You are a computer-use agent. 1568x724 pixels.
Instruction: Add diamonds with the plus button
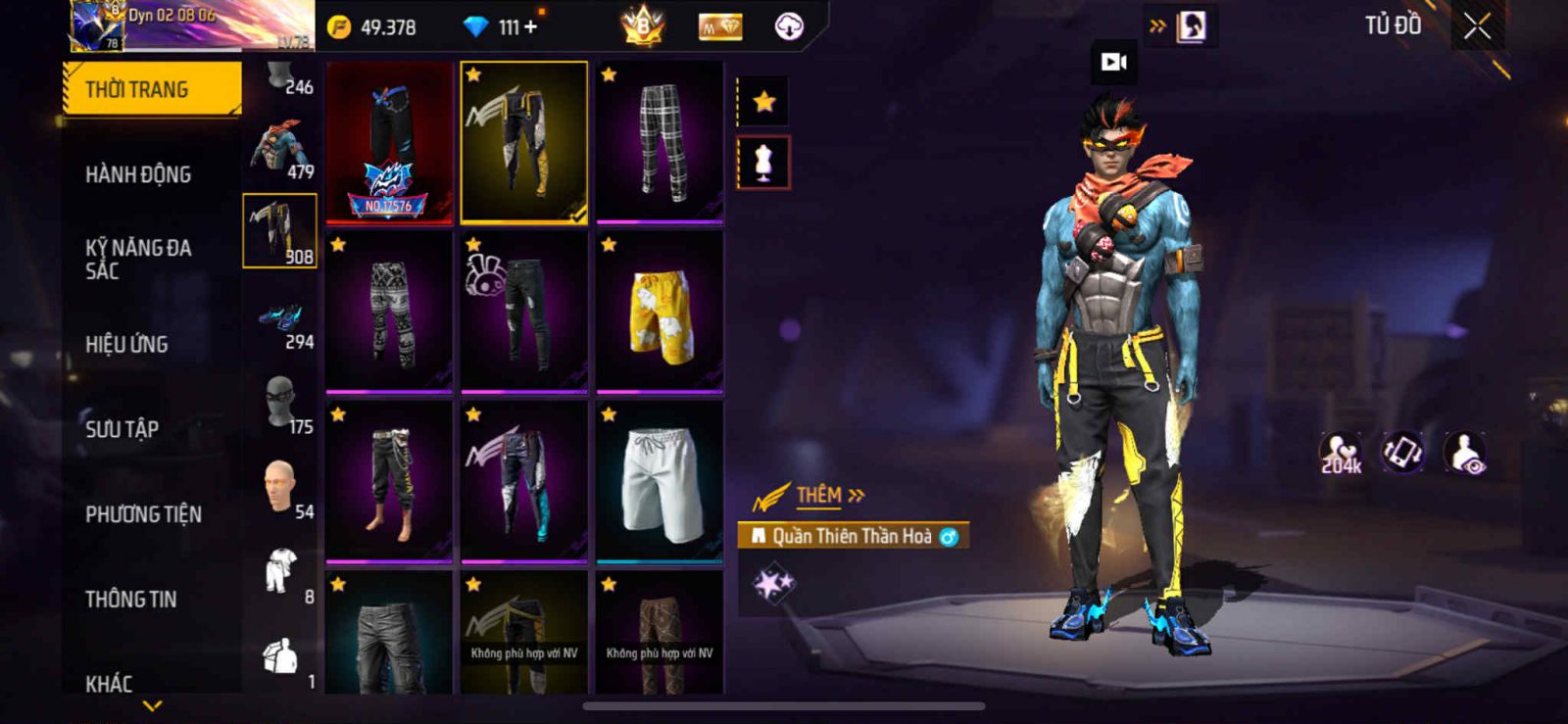click(x=531, y=26)
